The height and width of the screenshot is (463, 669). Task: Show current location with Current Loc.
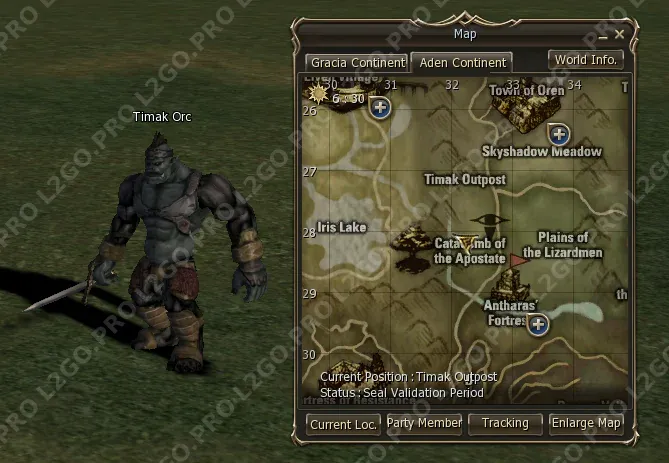click(344, 424)
